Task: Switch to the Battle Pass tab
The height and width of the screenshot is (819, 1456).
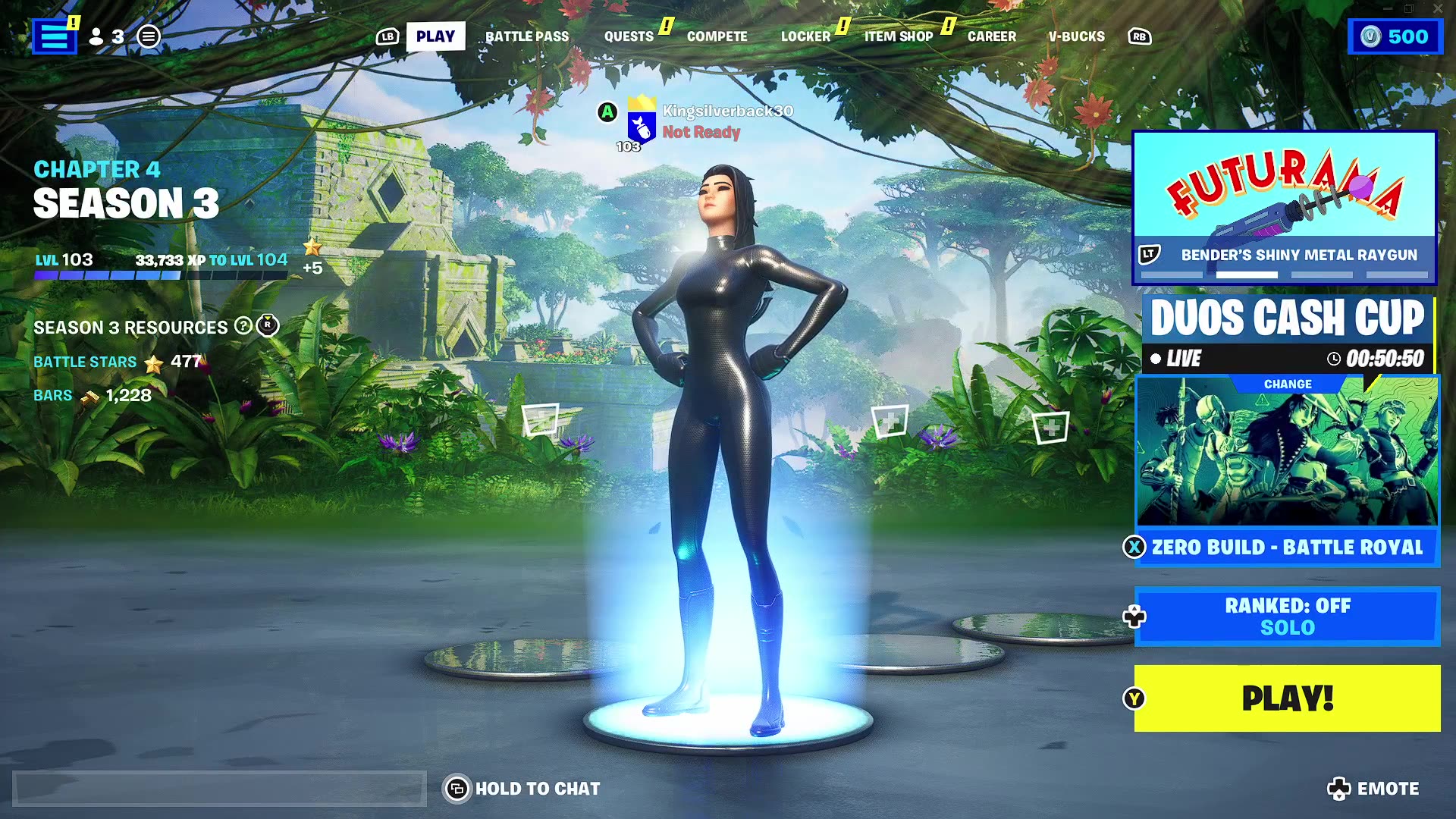Action: point(527,36)
